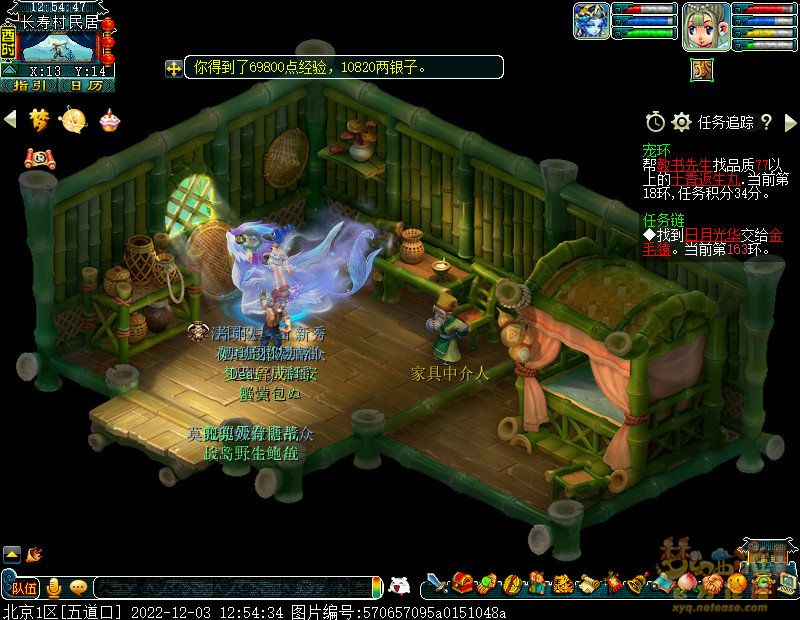This screenshot has height=620, width=800.
Task: Collapse the left icon row with the arrow
Action: [x=10, y=120]
